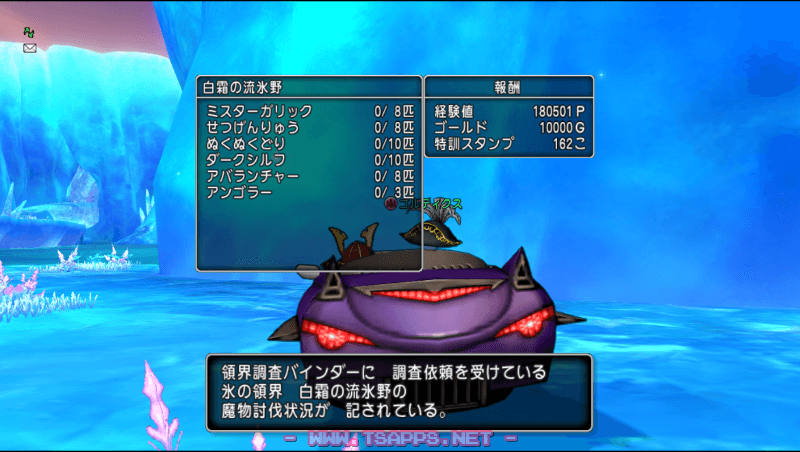
Task: Click the アバランチャー row
Action: click(308, 175)
